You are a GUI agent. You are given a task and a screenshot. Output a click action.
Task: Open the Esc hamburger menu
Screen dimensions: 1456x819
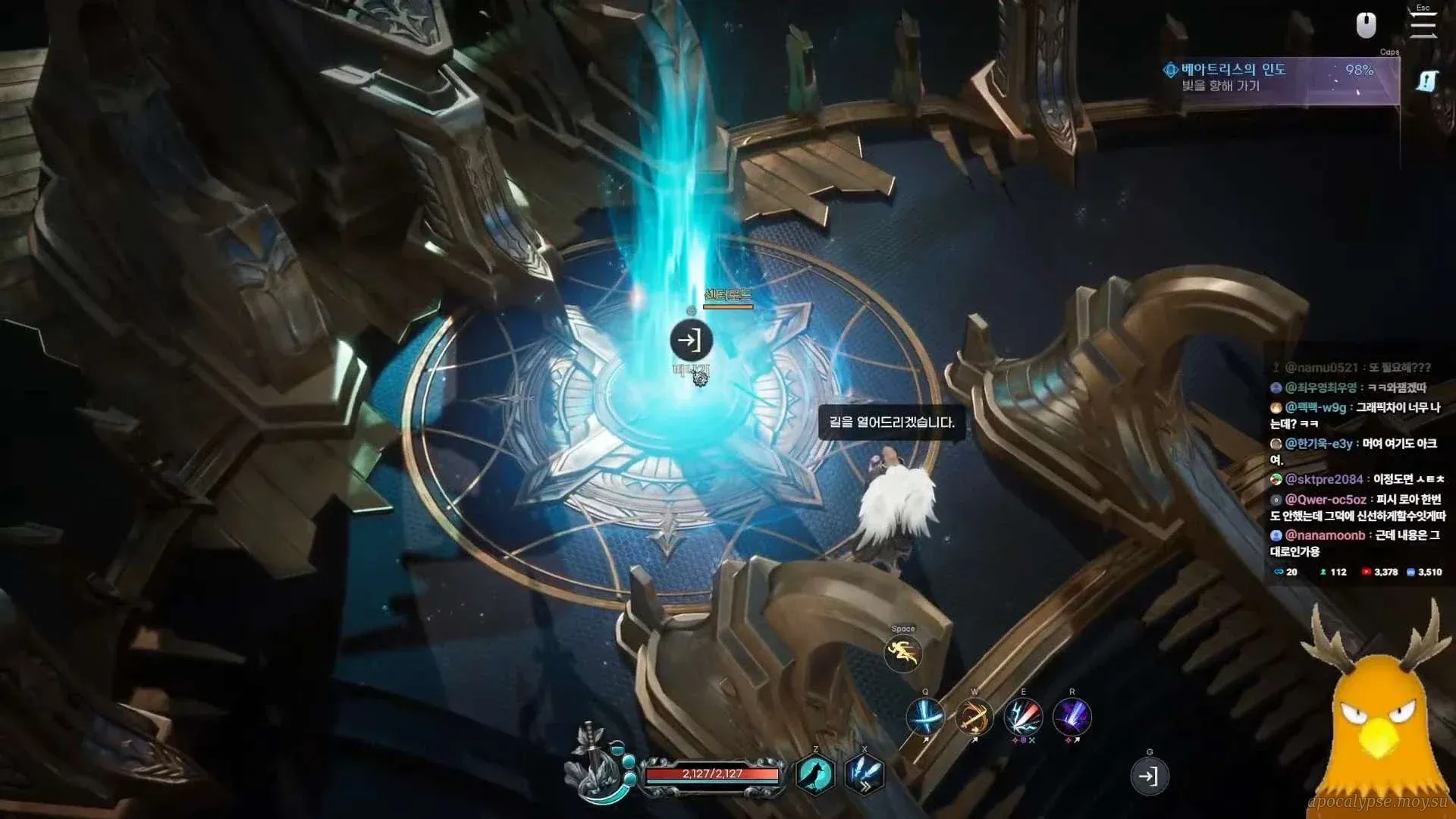(1423, 25)
